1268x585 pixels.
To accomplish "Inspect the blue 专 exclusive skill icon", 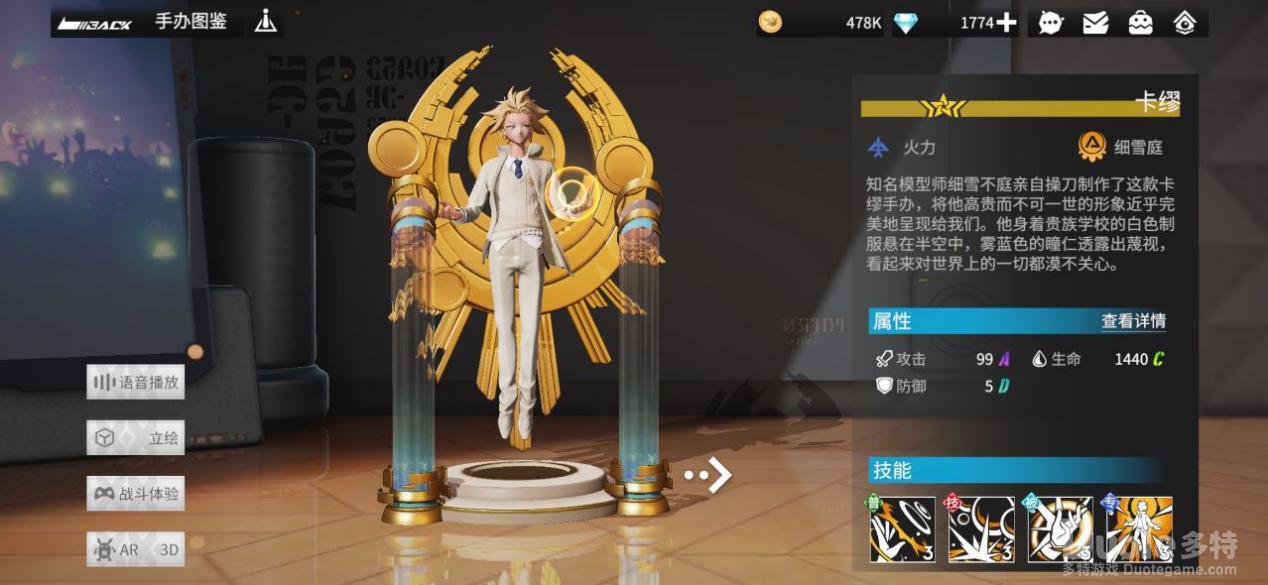I will (1138, 529).
